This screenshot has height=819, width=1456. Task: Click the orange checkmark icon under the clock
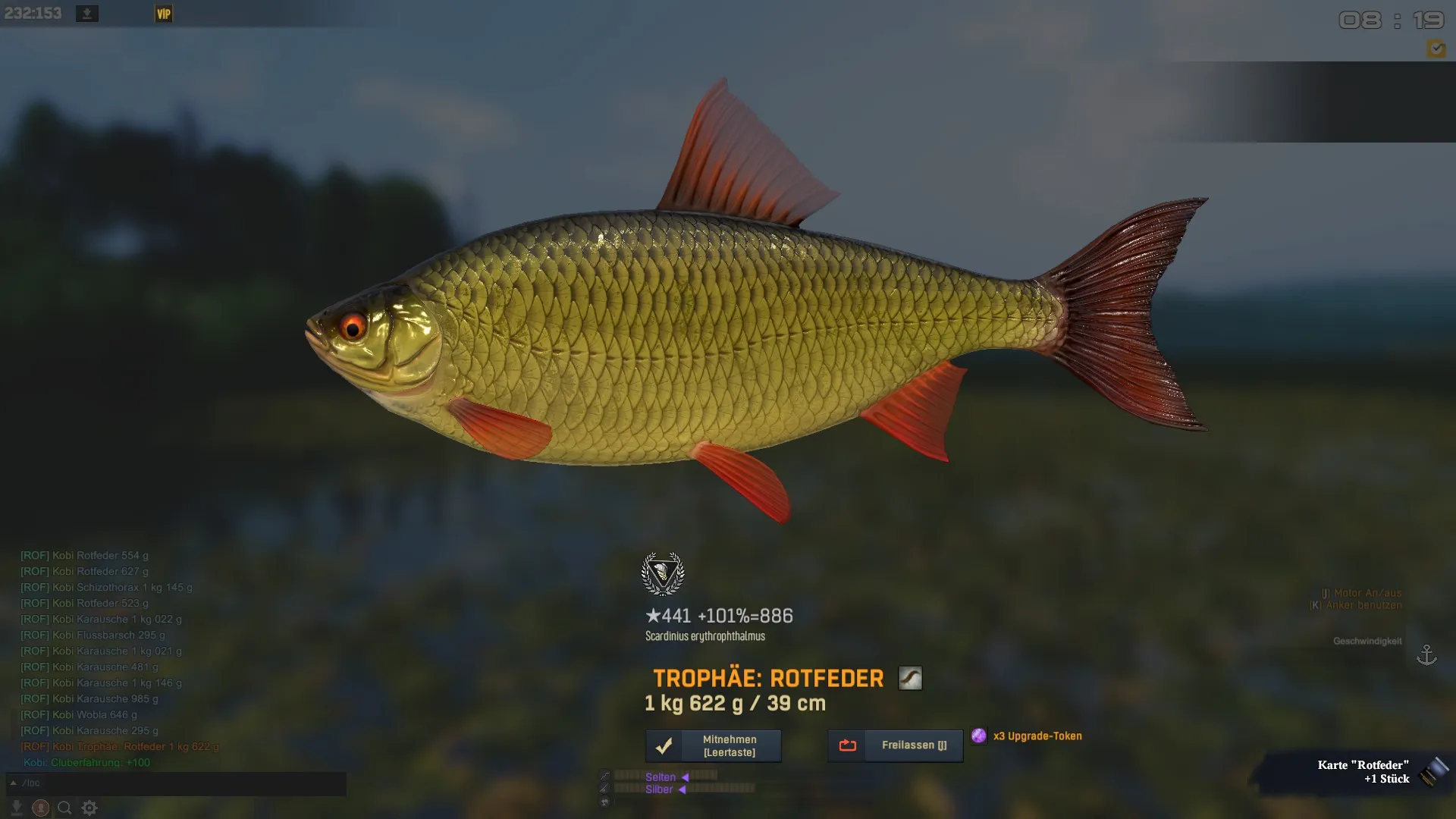[1436, 49]
